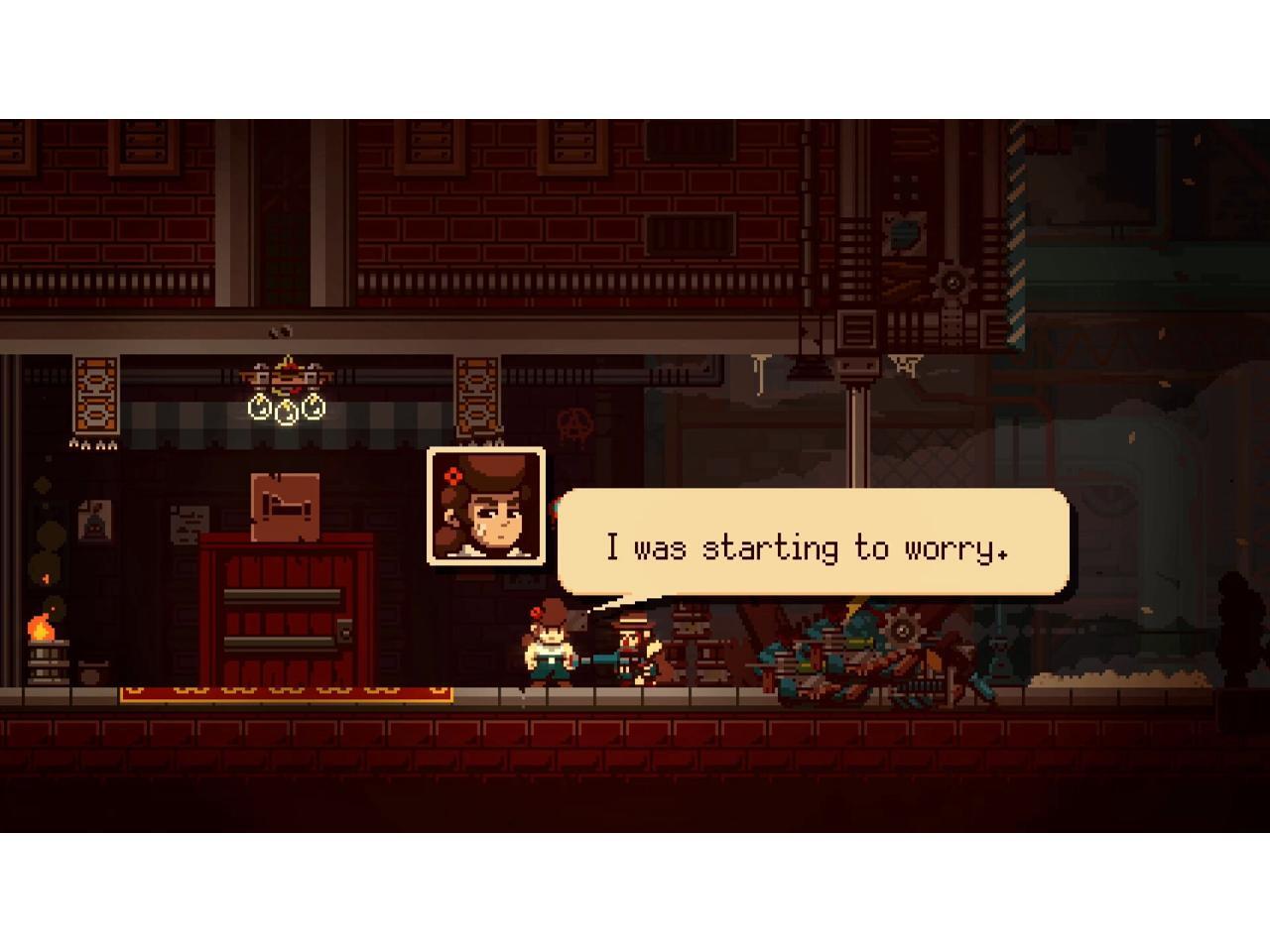Image resolution: width=1270 pixels, height=952 pixels.
Task: Click the speaker portrait of the brown-haired woman
Action: click(486, 506)
